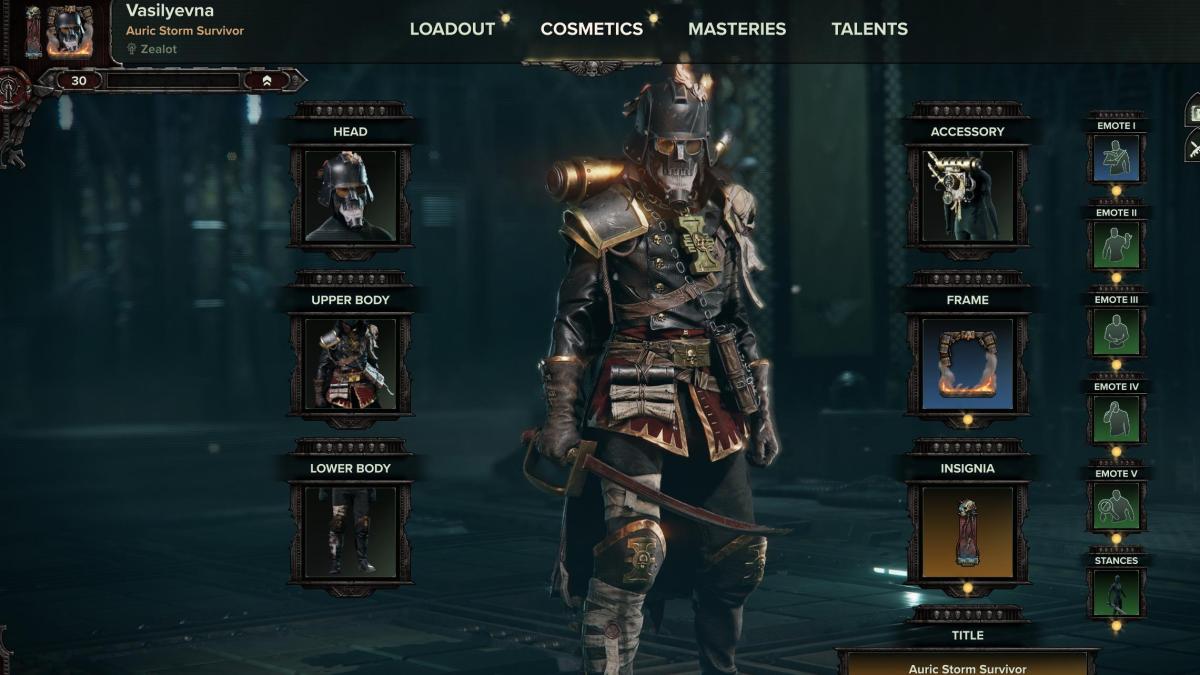Select the Accessory cosmetic slot
1200x675 pixels.
click(x=967, y=196)
